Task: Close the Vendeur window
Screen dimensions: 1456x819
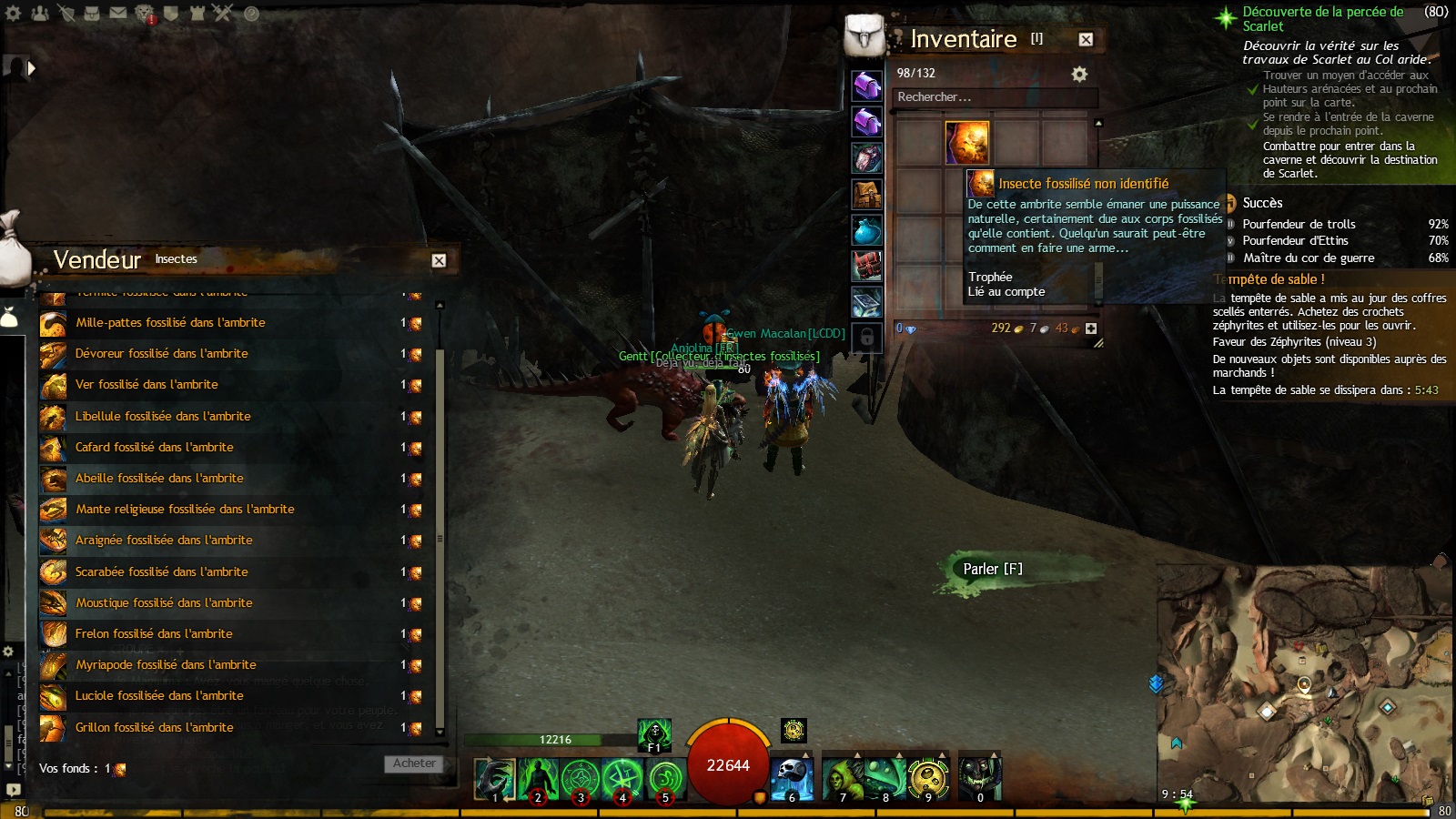Action: 439,260
